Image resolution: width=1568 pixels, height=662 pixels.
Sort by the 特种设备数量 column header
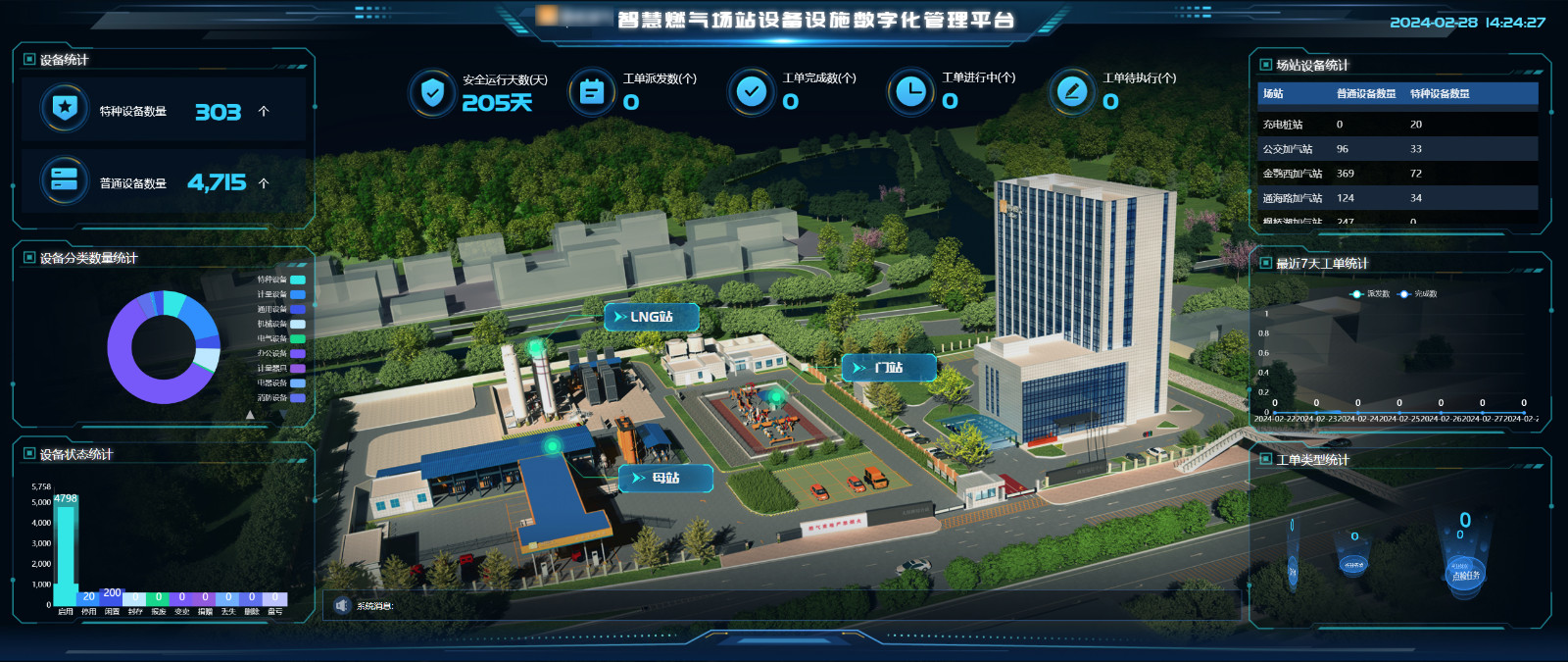coord(1439,94)
